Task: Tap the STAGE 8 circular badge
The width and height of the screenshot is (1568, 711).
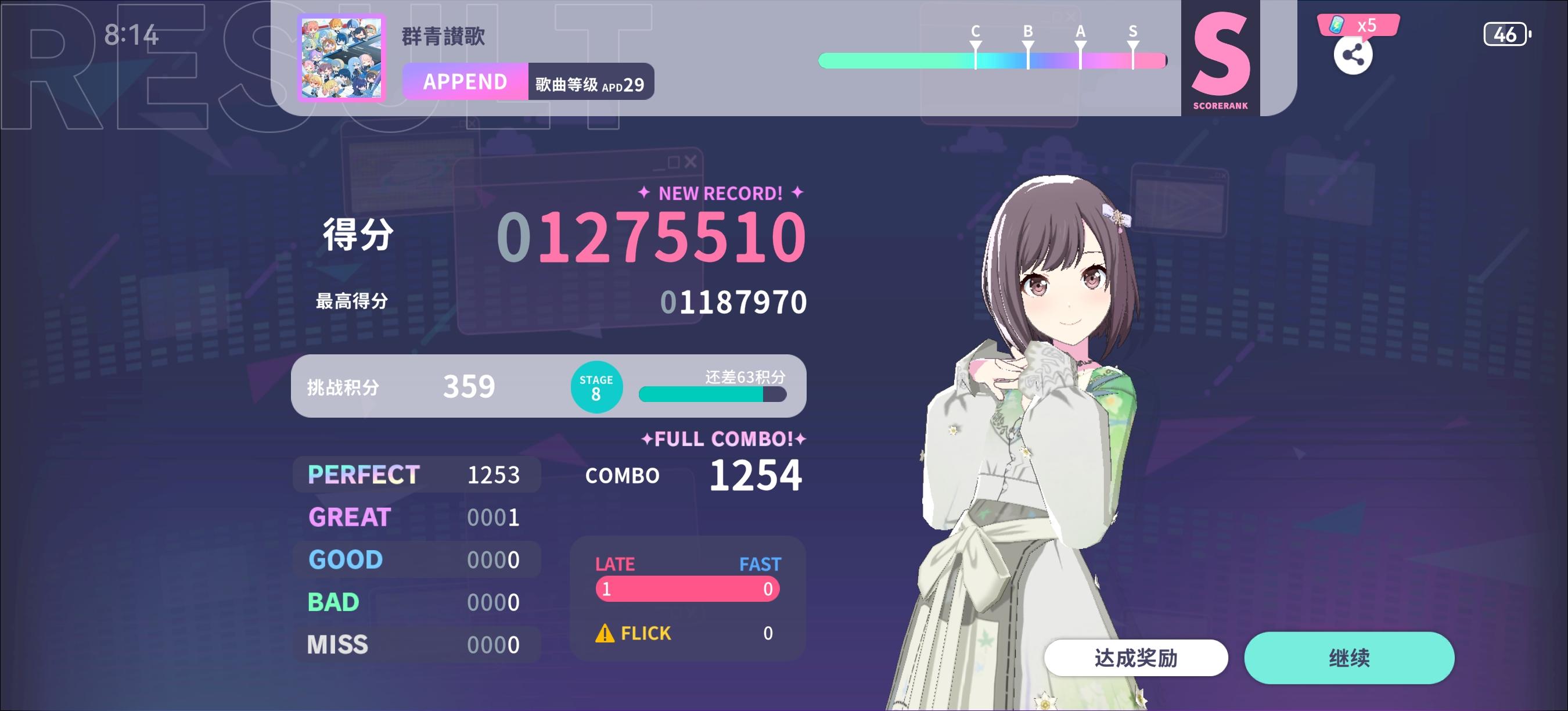Action: coord(597,386)
